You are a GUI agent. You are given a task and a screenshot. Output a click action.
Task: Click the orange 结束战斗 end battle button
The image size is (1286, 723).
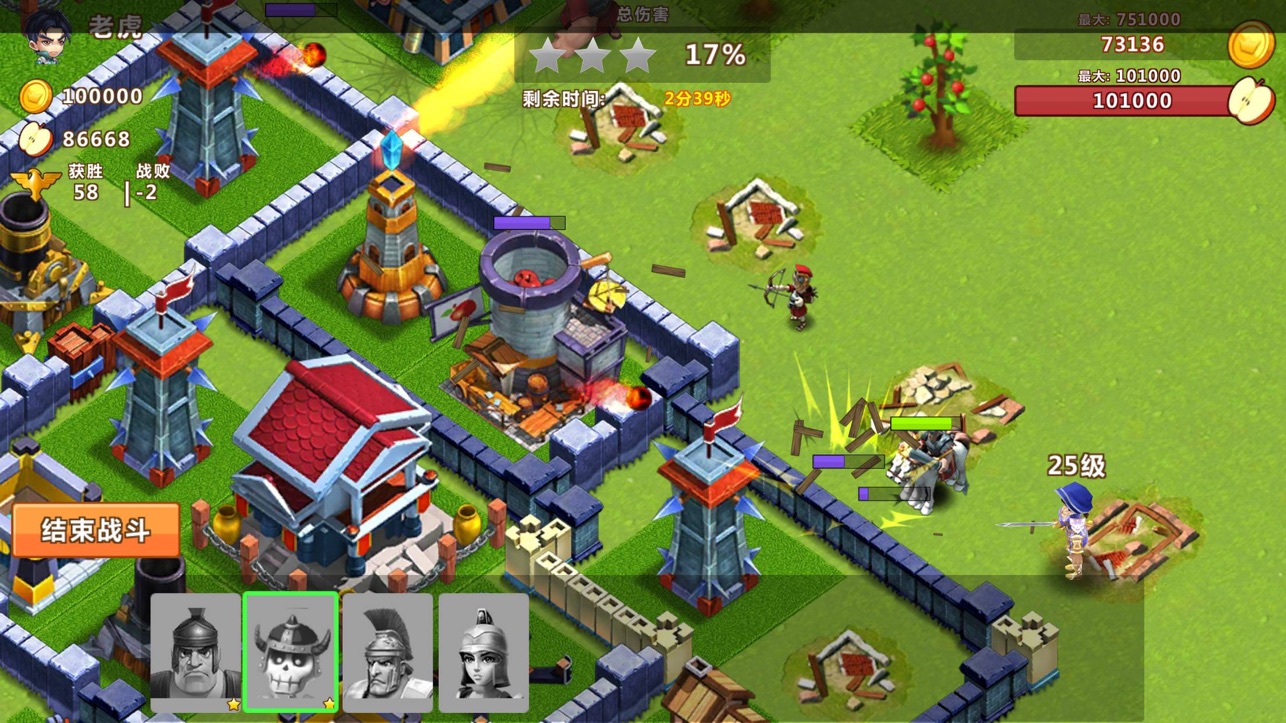click(x=96, y=530)
